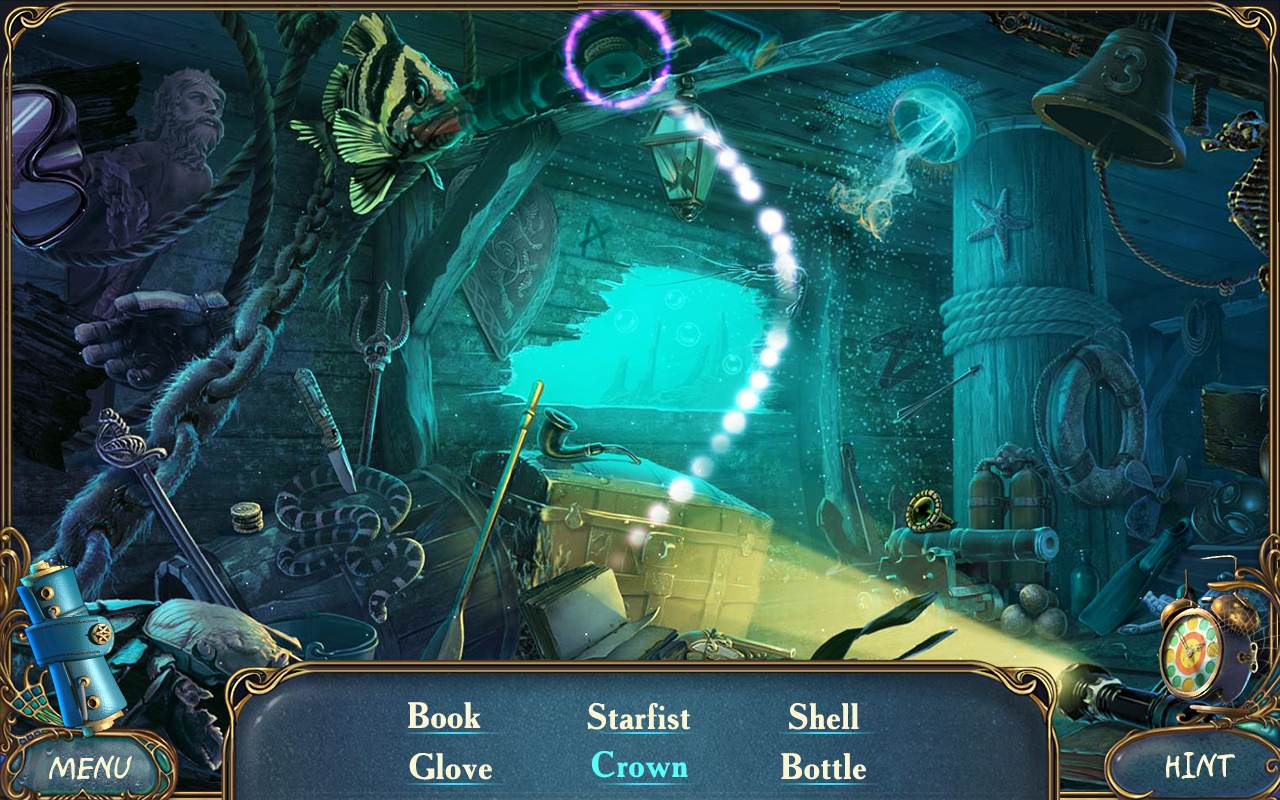
Task: Click Glove in the object list
Action: tap(450, 767)
